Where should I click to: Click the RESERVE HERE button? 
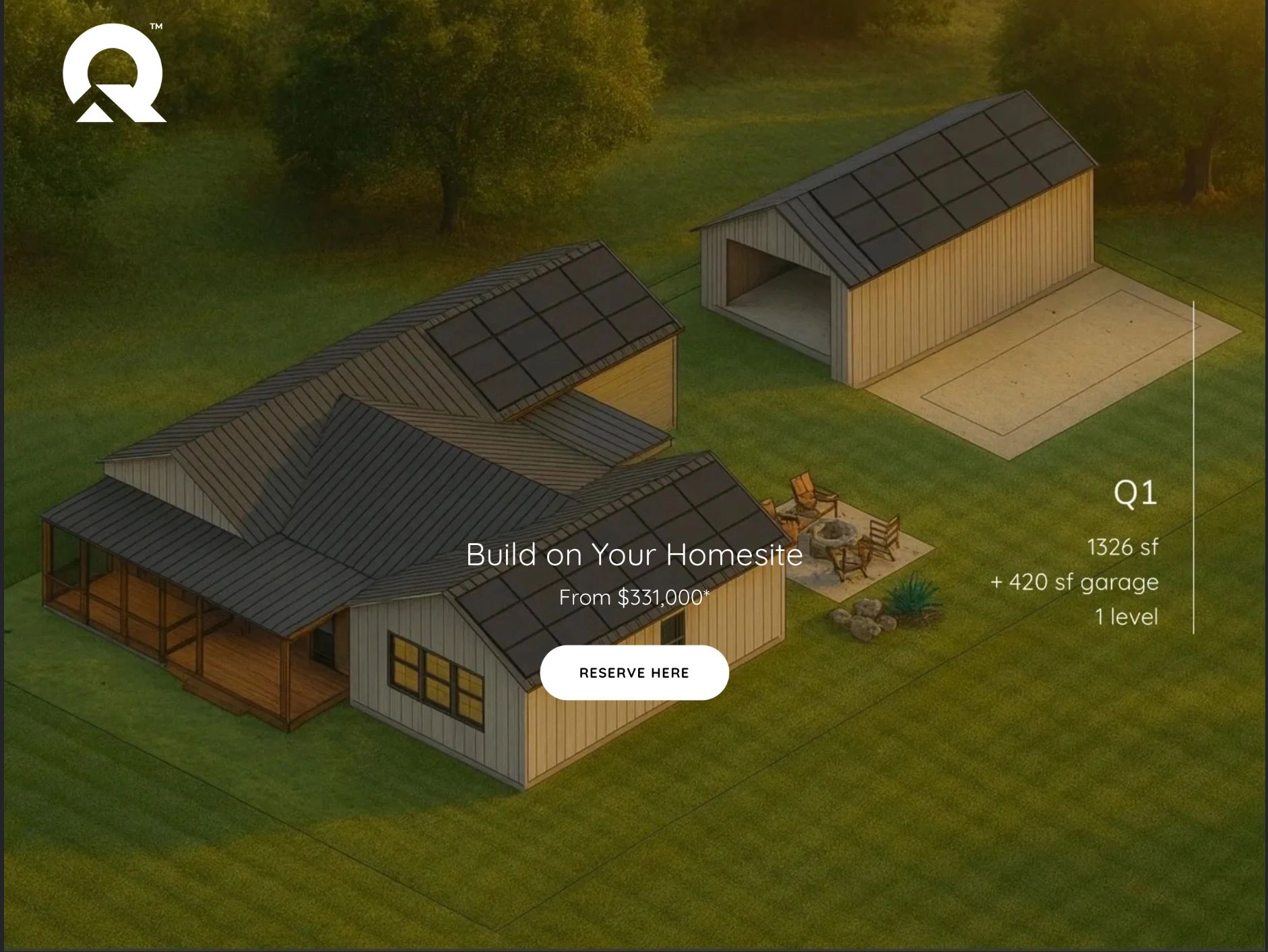[634, 672]
